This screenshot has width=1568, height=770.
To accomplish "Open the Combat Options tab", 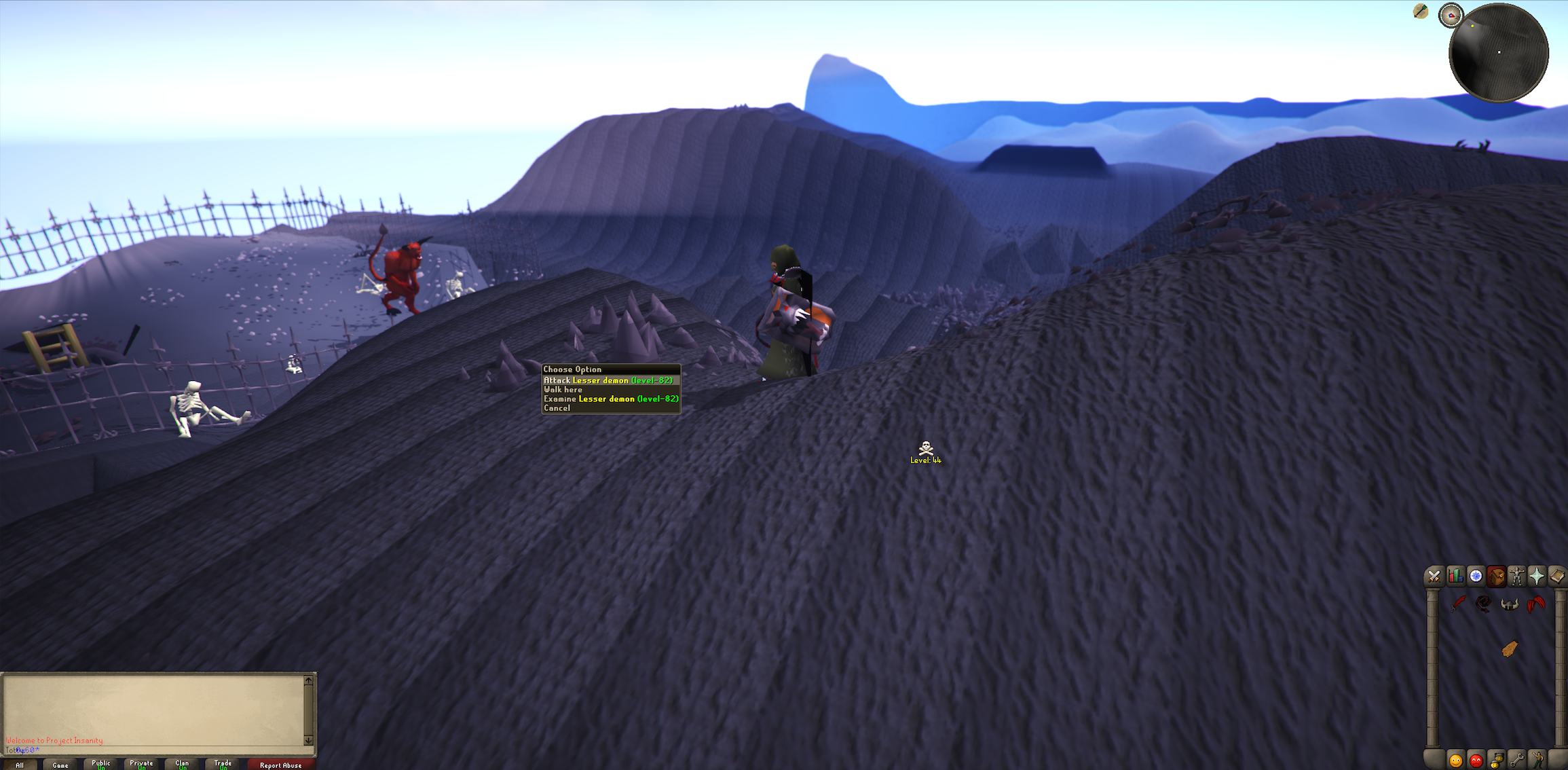I will click(1434, 576).
